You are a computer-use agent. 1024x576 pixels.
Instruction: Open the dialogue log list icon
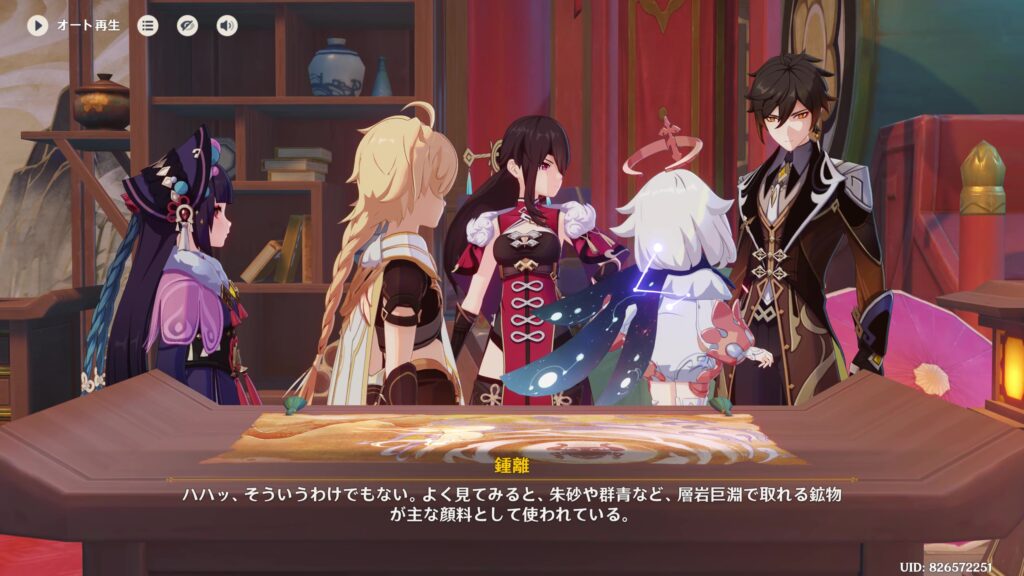tap(148, 25)
